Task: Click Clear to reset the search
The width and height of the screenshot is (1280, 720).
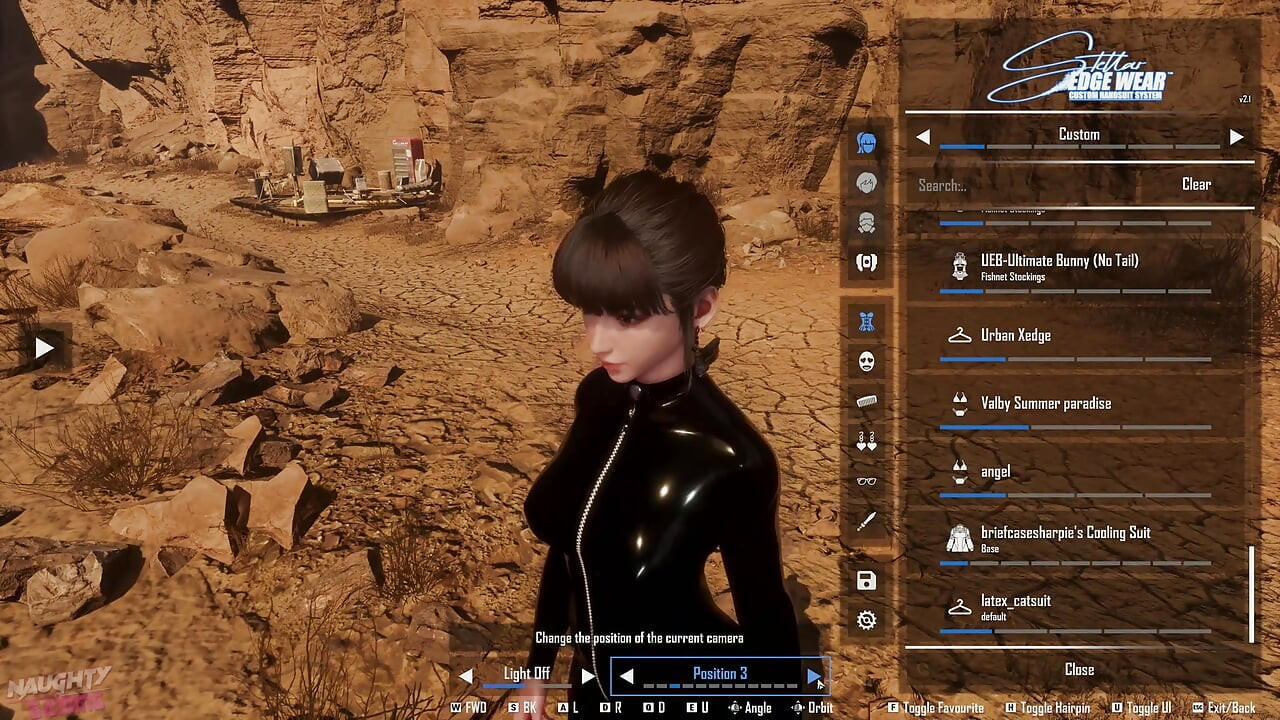Action: pyautogui.click(x=1197, y=184)
